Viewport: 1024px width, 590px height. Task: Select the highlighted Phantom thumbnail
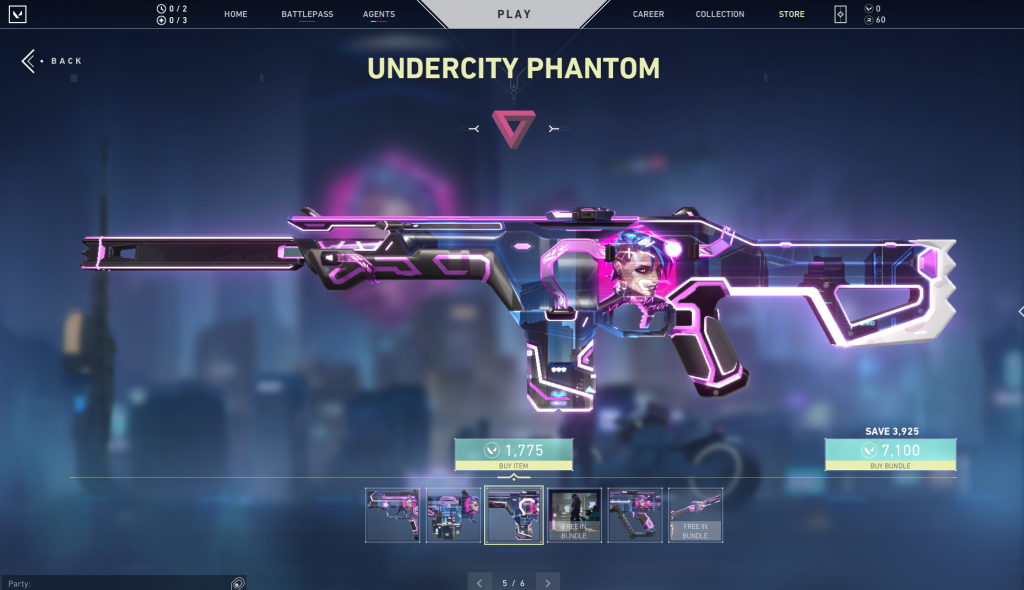514,515
